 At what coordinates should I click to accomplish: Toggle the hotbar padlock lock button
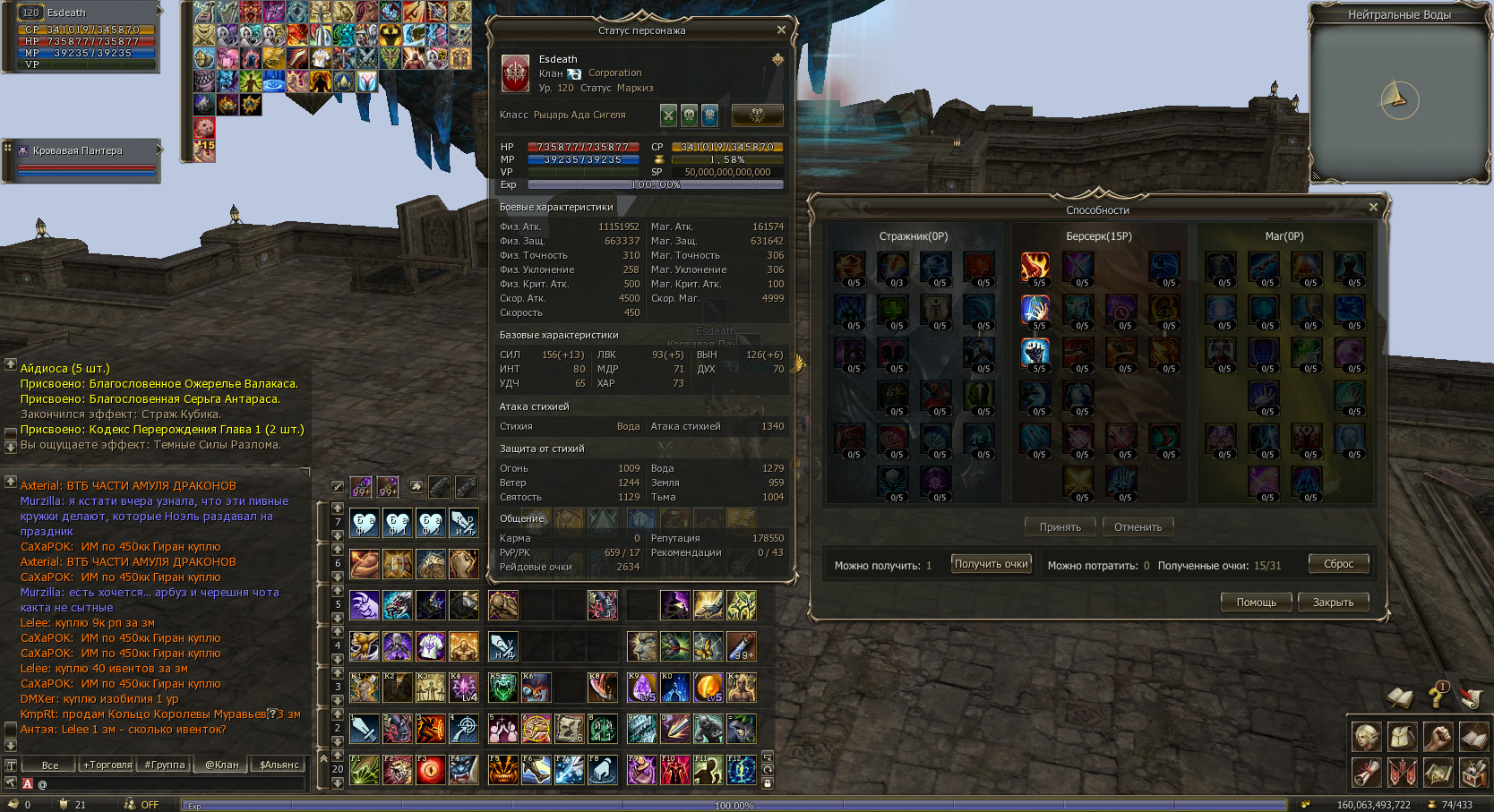point(768,783)
